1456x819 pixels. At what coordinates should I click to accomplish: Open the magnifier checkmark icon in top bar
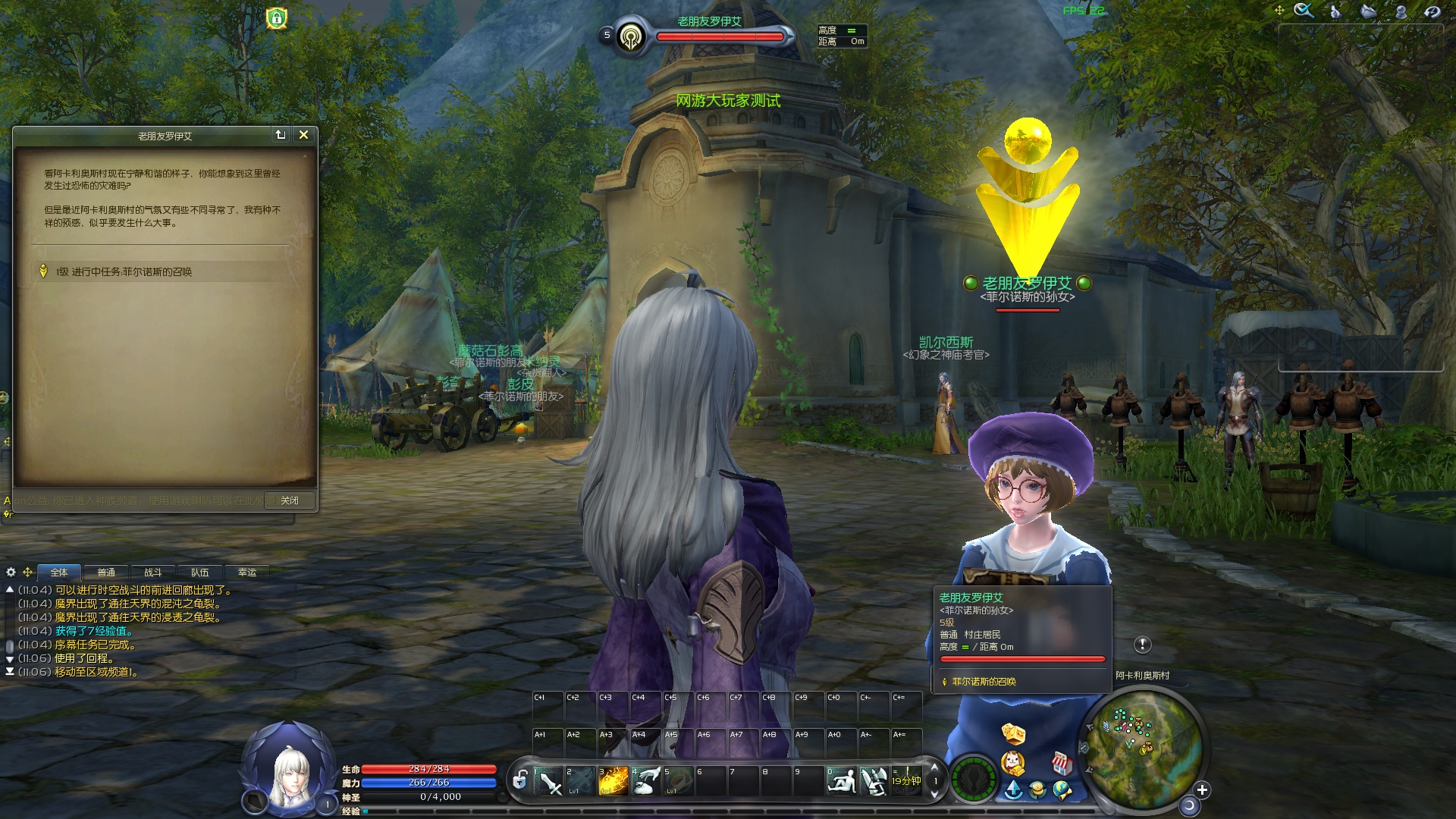point(1304,11)
